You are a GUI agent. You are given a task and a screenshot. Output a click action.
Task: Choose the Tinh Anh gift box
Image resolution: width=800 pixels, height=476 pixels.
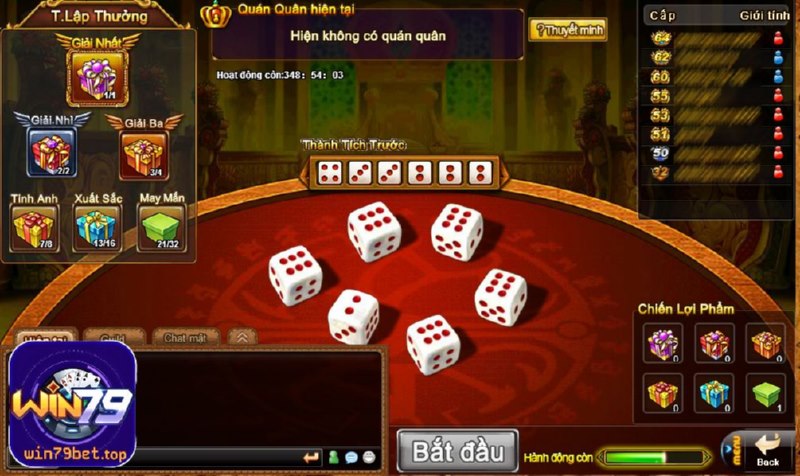33,227
